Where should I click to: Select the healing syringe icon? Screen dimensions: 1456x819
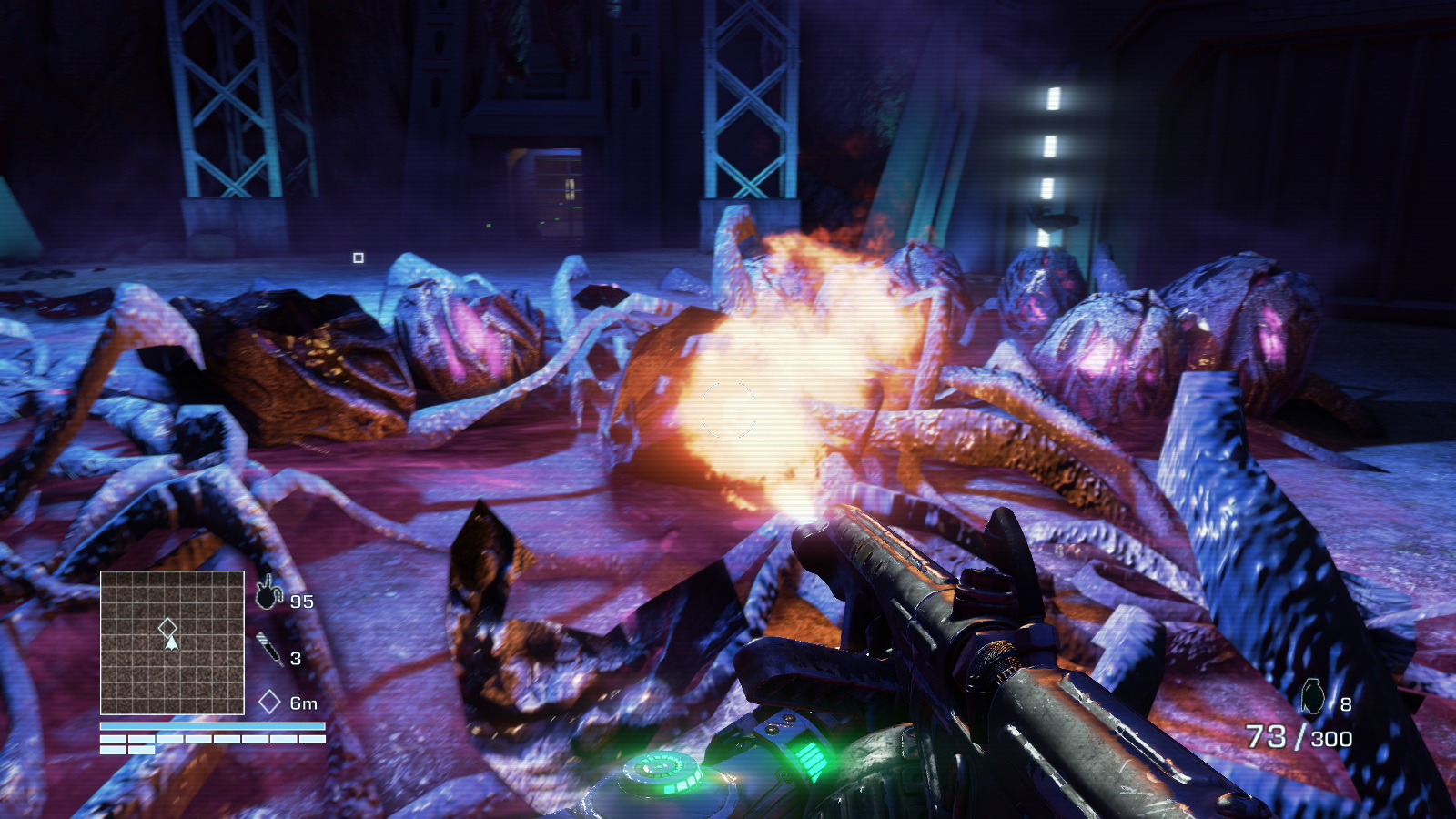tap(269, 649)
